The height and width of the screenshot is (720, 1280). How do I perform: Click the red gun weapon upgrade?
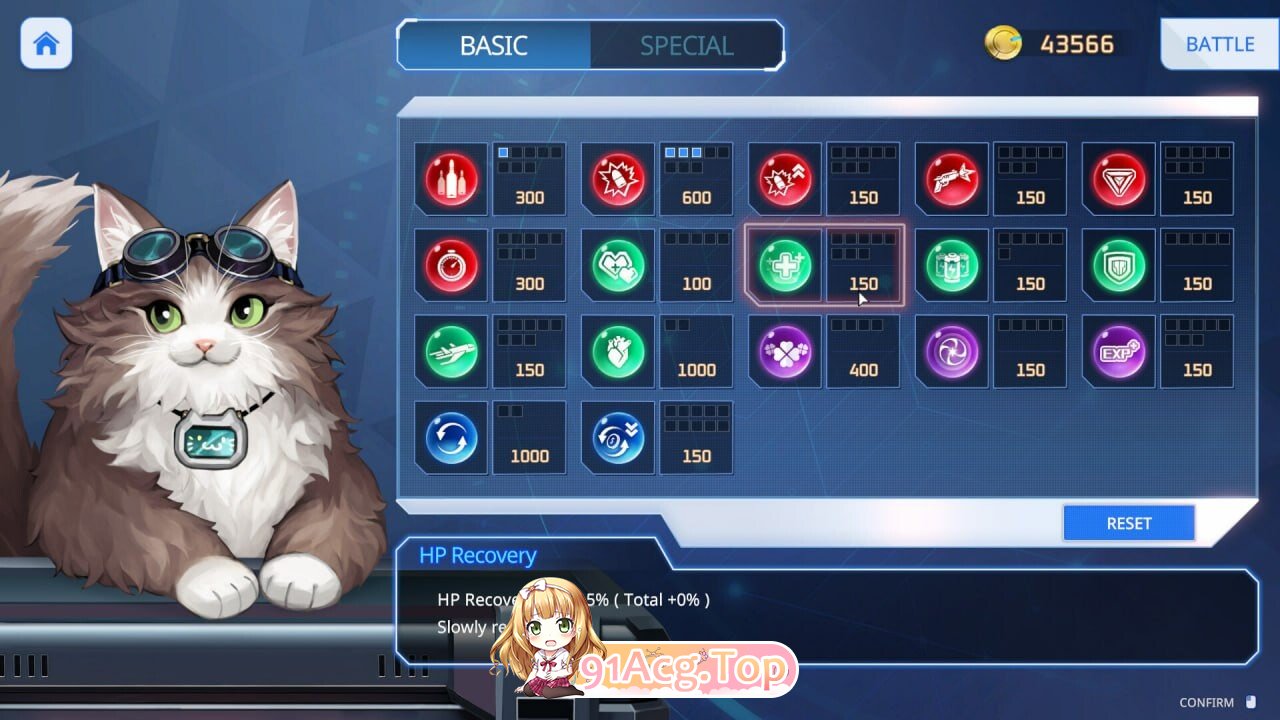point(951,180)
